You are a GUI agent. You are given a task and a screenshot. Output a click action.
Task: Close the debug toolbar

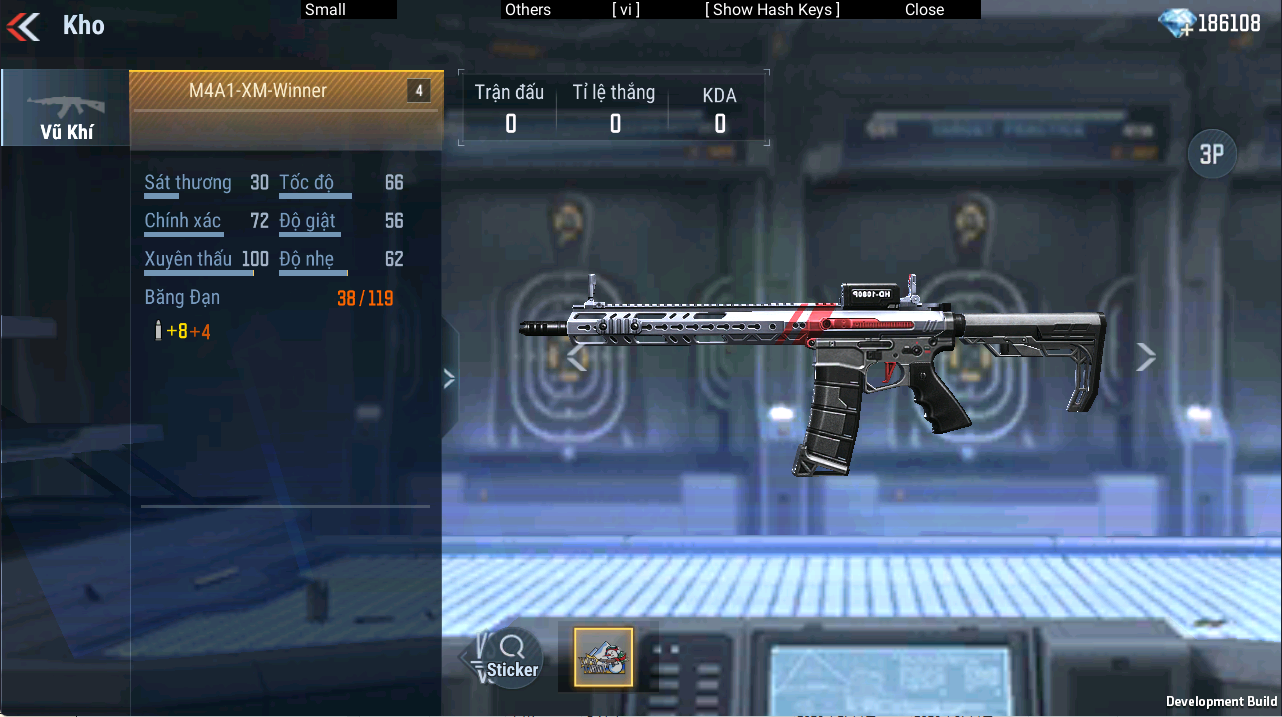pos(924,10)
